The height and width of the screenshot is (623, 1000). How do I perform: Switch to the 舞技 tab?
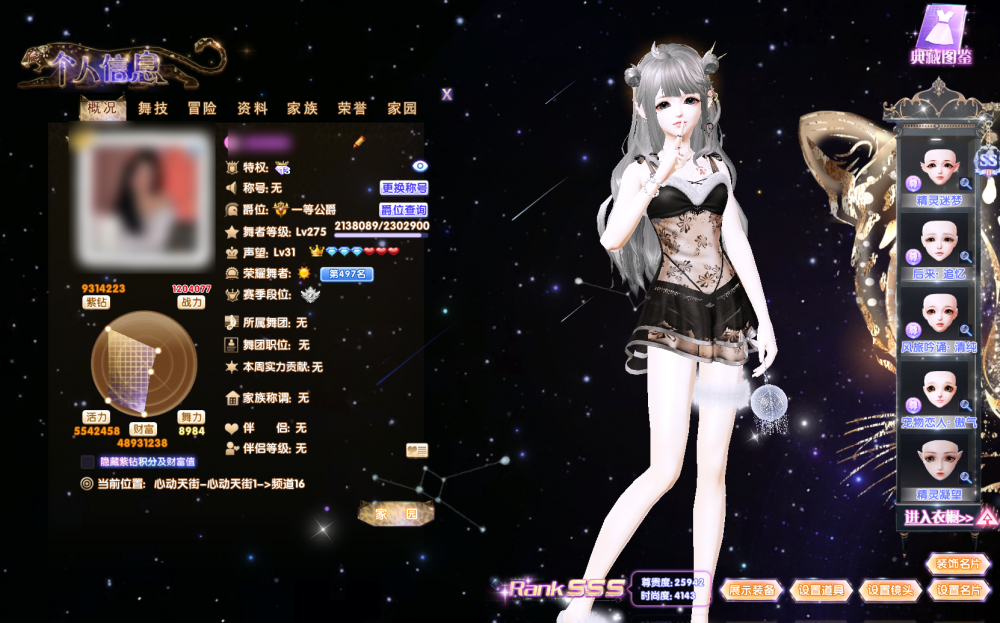coord(153,108)
